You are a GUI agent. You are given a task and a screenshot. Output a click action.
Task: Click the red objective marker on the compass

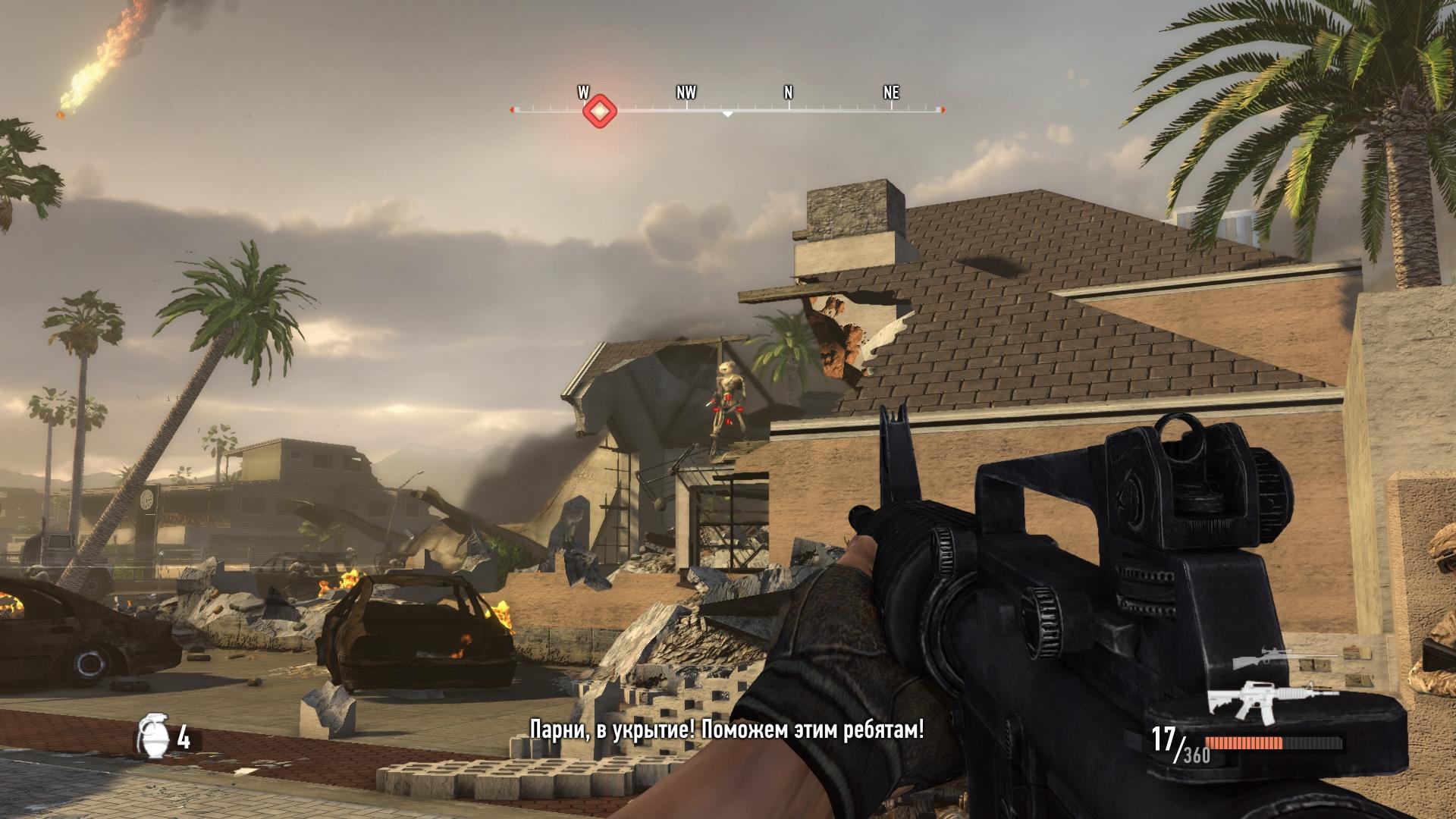599,111
